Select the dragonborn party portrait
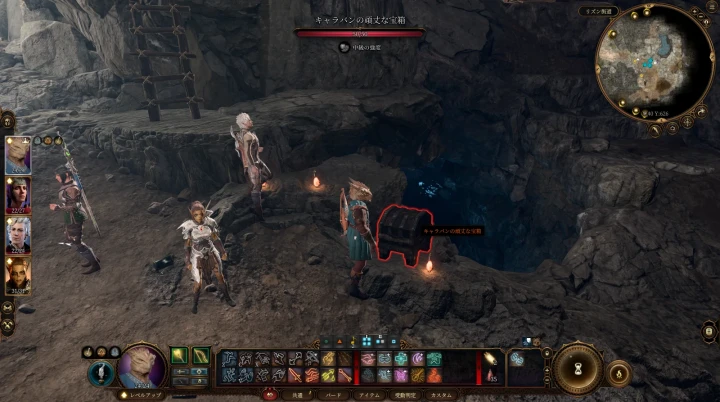This screenshot has width=720, height=402. click(x=18, y=155)
